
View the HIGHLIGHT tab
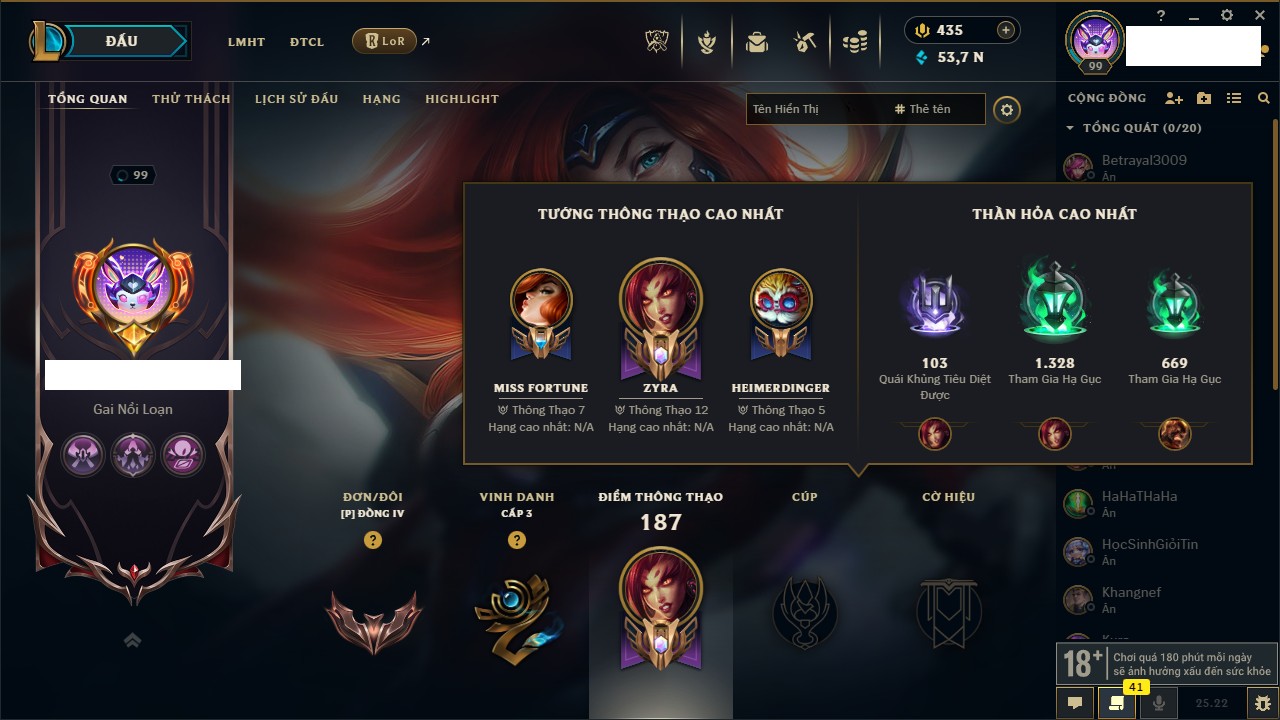click(x=462, y=99)
